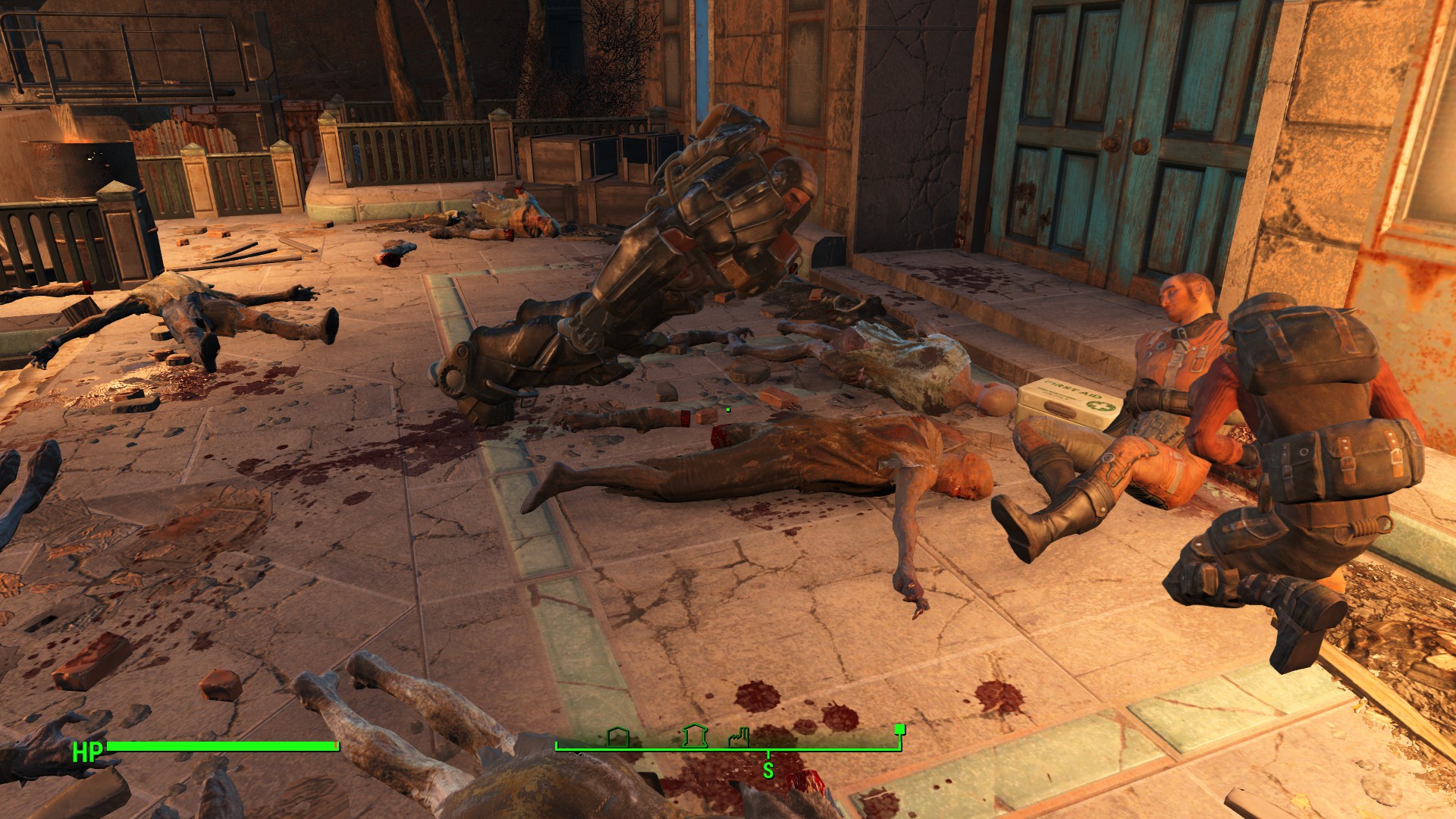1456x819 pixels.
Task: Select the solid square quest marker
Action: 899,730
